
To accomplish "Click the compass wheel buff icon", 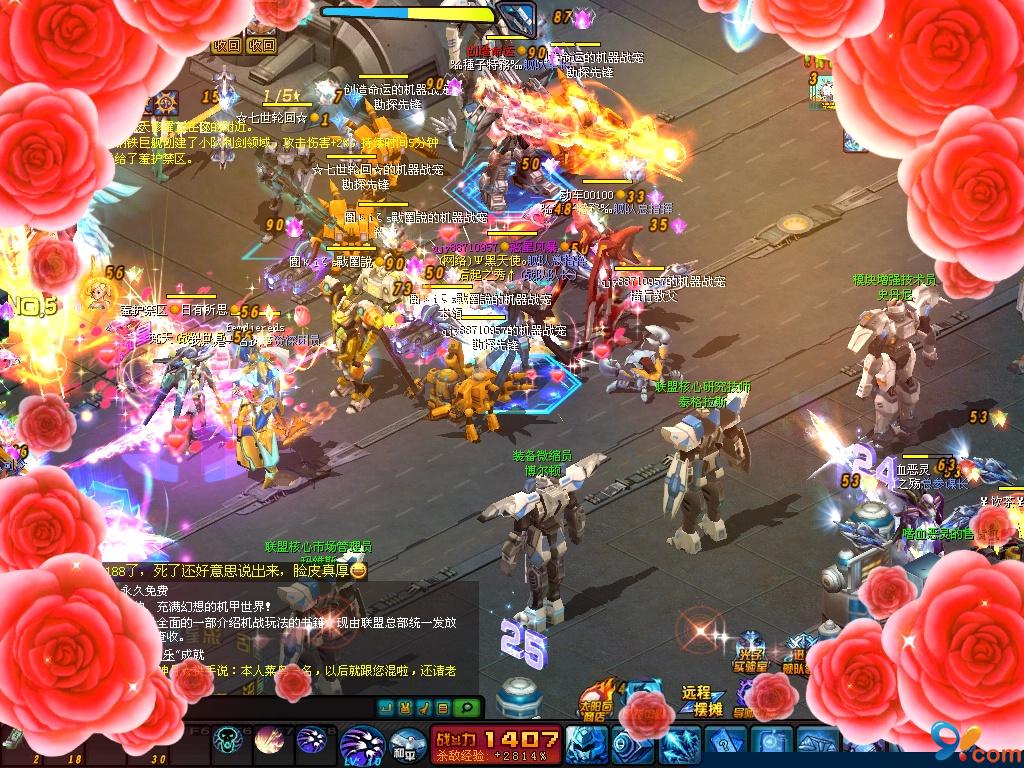I will [165, 101].
